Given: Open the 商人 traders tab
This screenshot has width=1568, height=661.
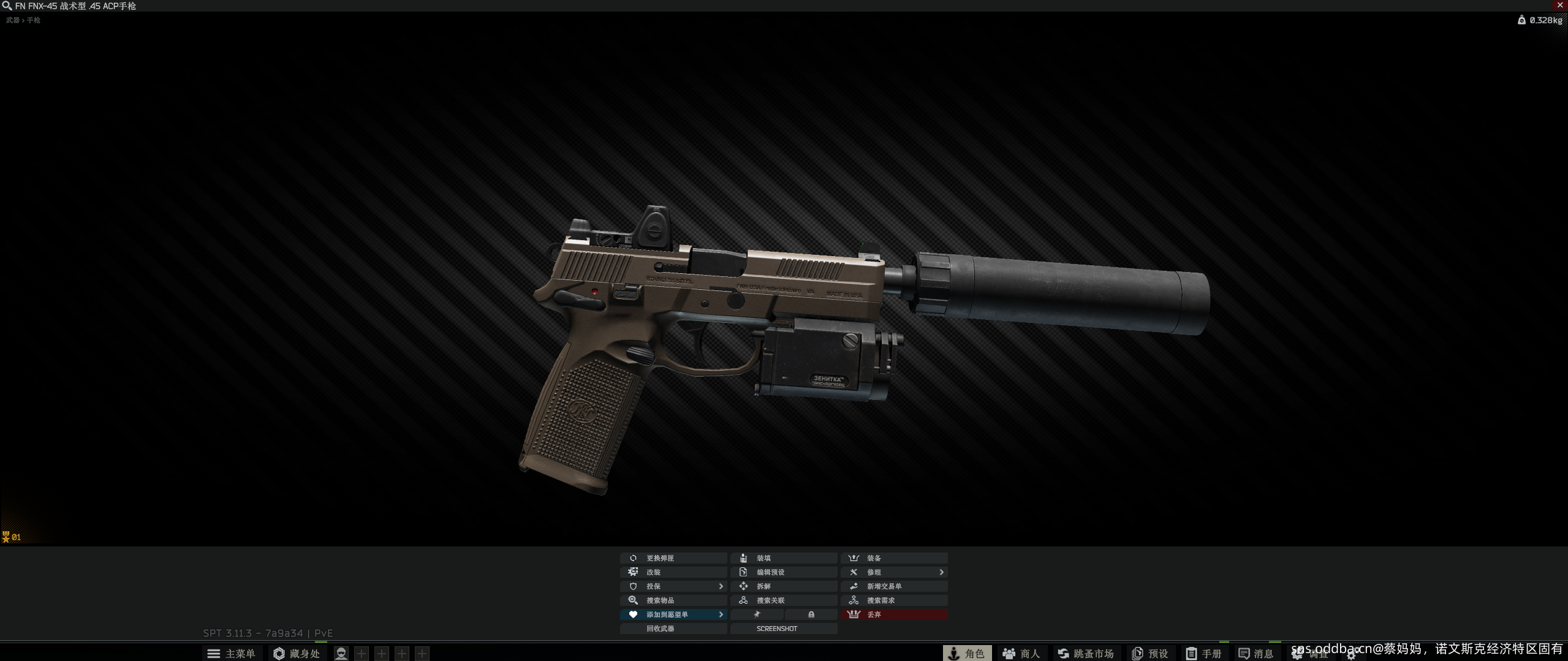Looking at the screenshot, I should 1021,654.
